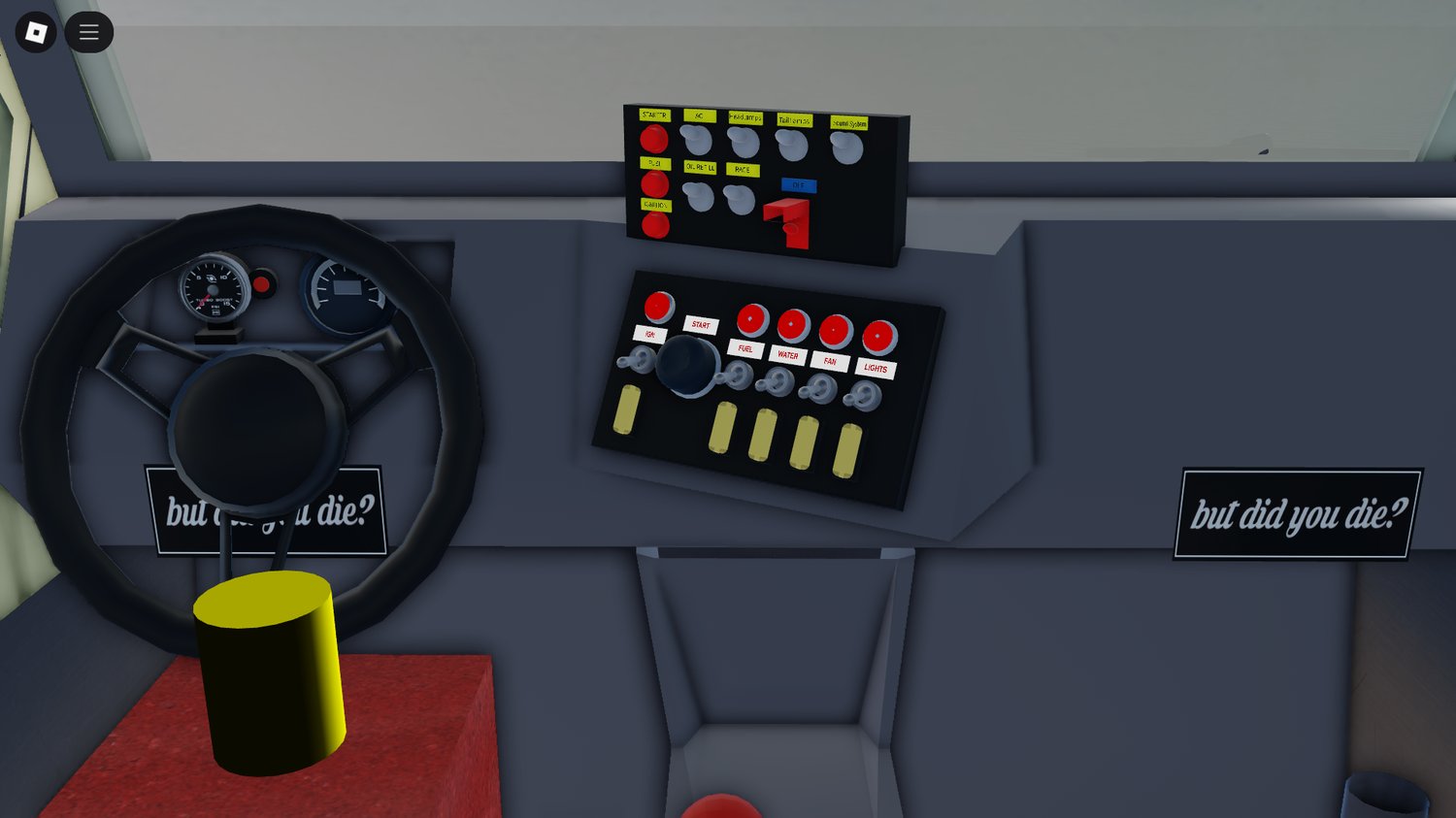The width and height of the screenshot is (1456, 818).
Task: Flip the Sound System toggle switch
Action: (x=846, y=146)
